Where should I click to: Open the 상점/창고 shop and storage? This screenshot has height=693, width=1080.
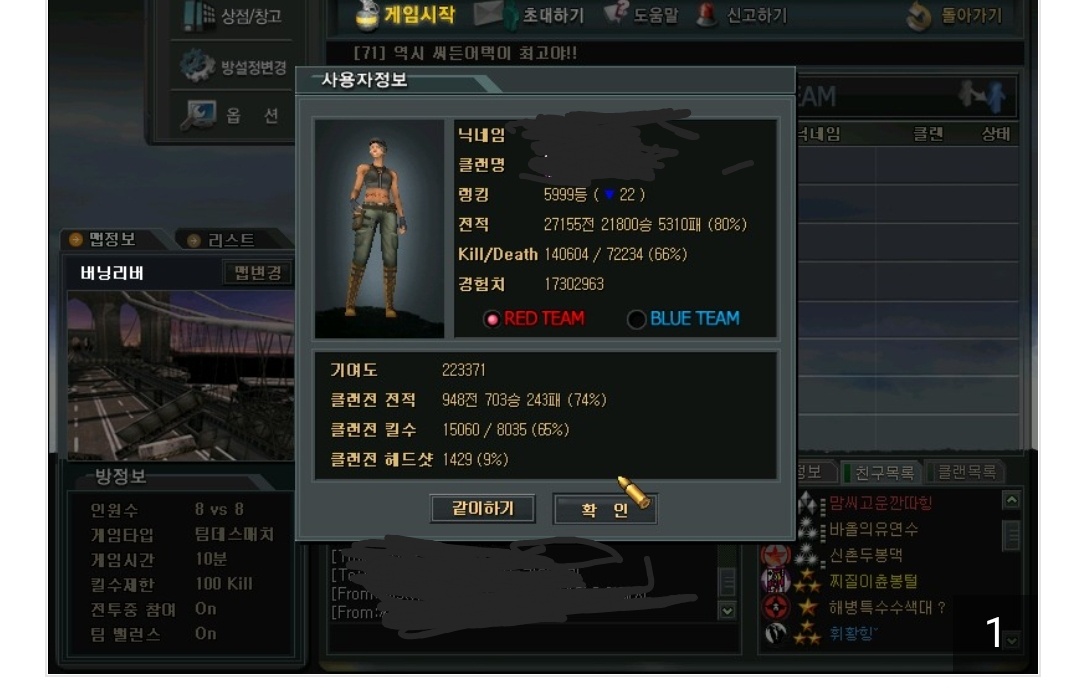point(235,15)
